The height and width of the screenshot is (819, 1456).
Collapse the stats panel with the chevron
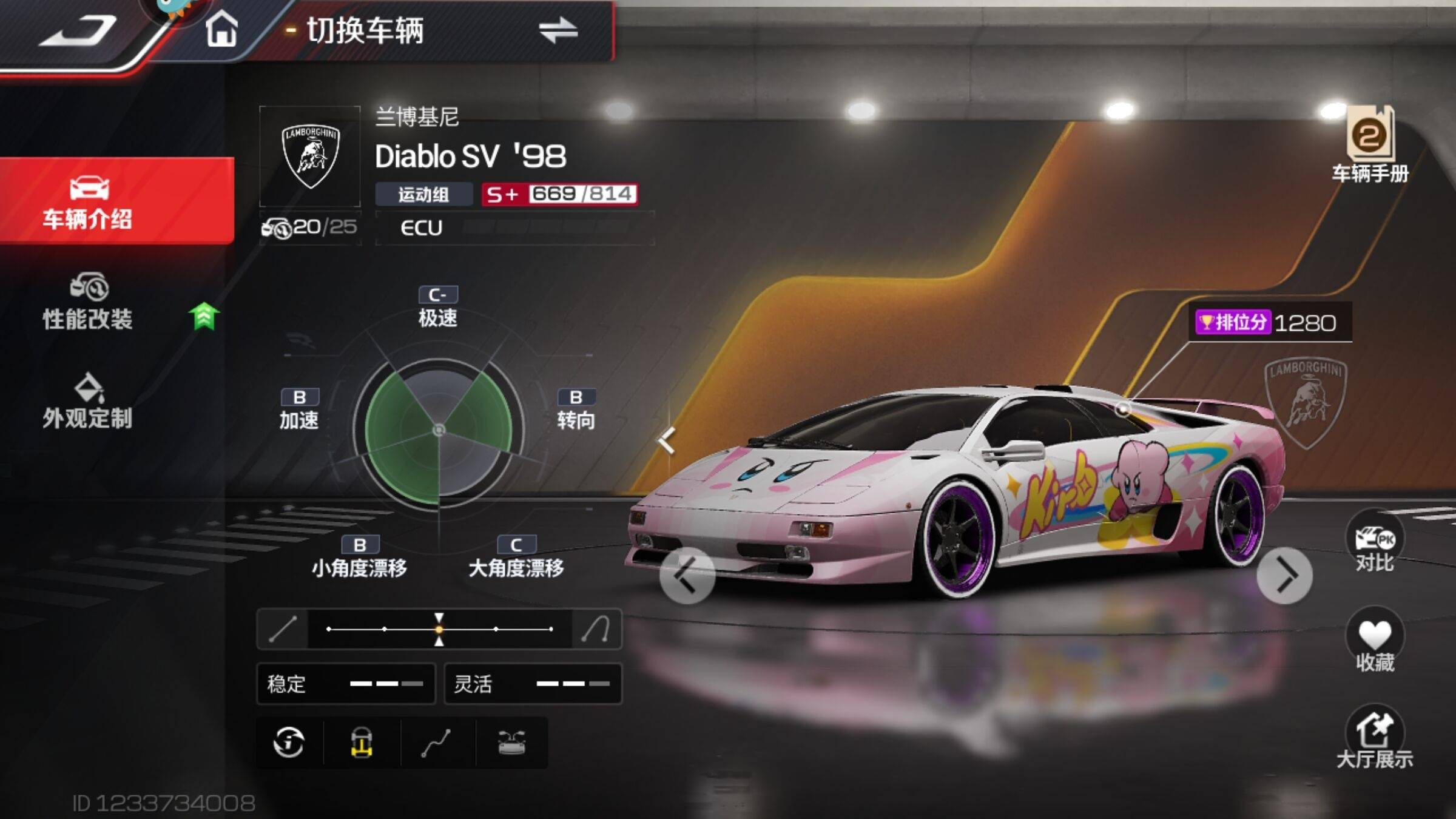click(x=667, y=440)
